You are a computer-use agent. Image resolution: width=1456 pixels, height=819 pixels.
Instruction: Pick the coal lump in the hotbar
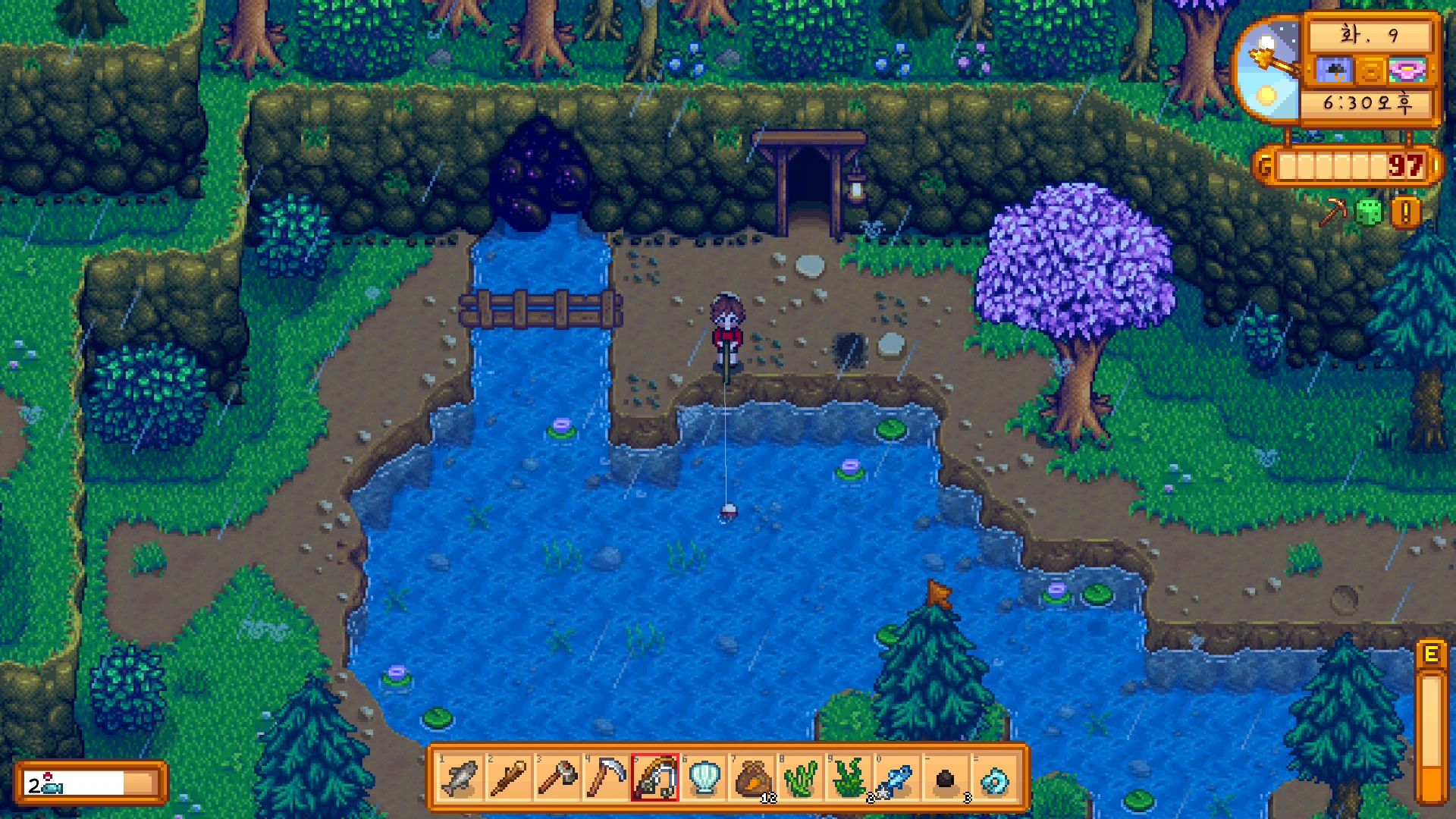point(946,778)
